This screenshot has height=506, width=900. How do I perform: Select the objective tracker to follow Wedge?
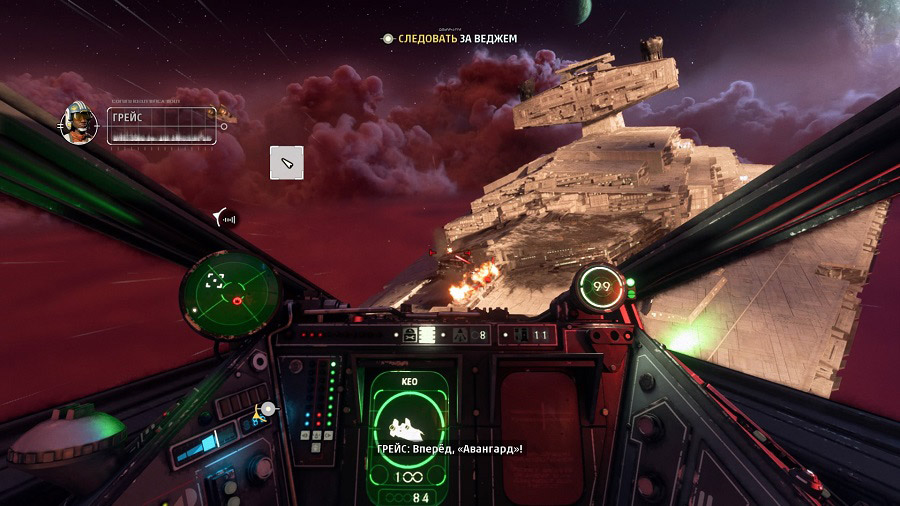click(x=450, y=38)
